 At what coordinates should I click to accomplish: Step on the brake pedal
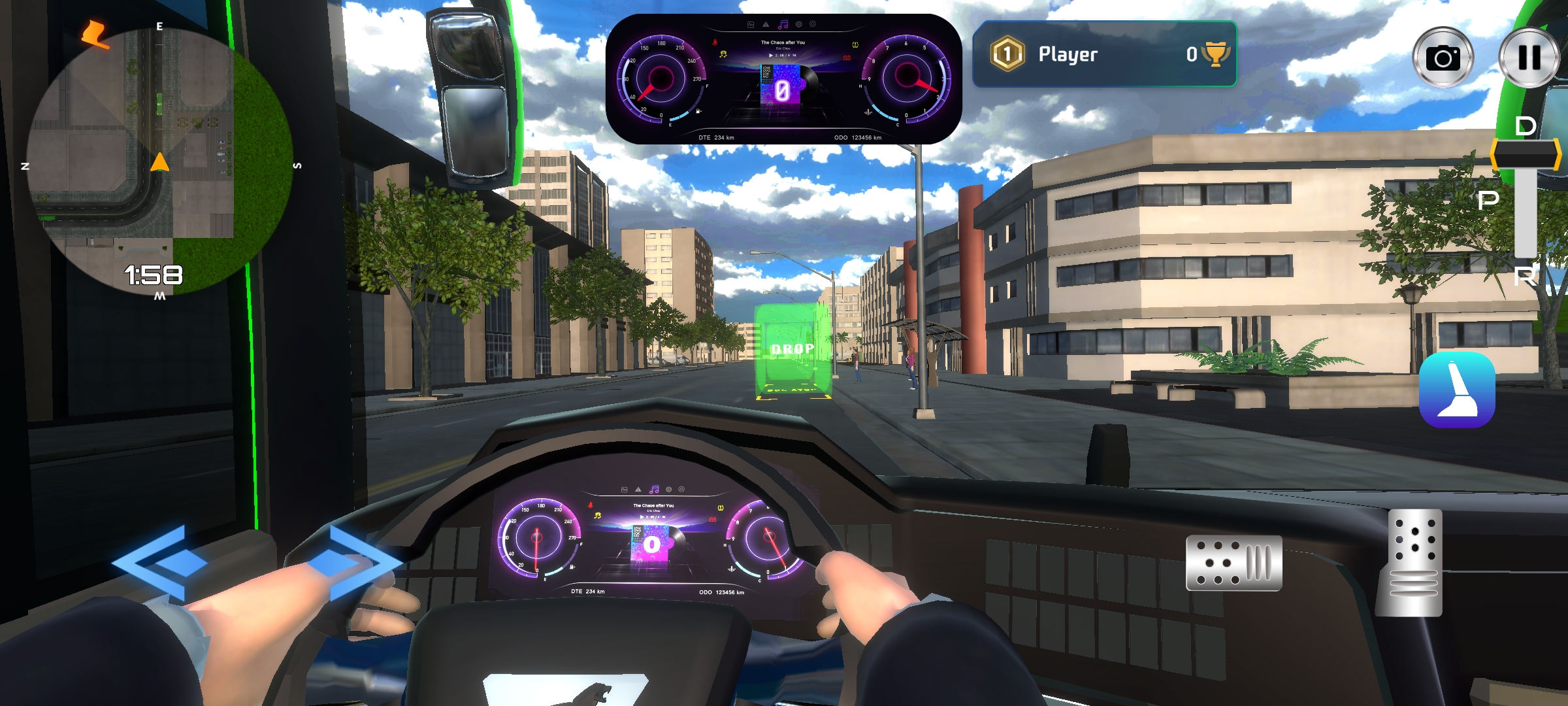(1233, 563)
